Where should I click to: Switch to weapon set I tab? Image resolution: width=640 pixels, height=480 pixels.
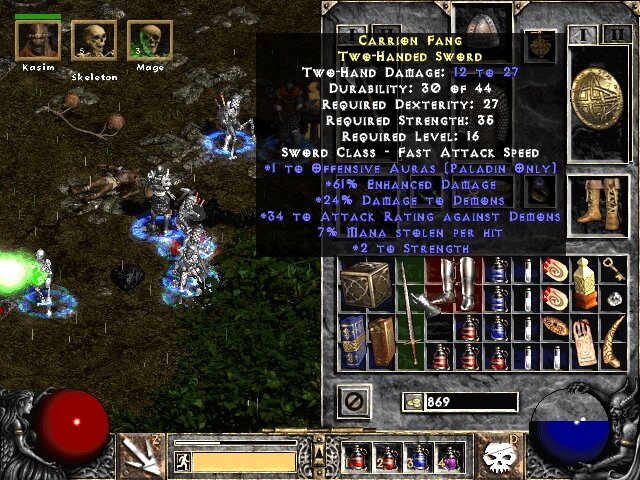point(585,34)
